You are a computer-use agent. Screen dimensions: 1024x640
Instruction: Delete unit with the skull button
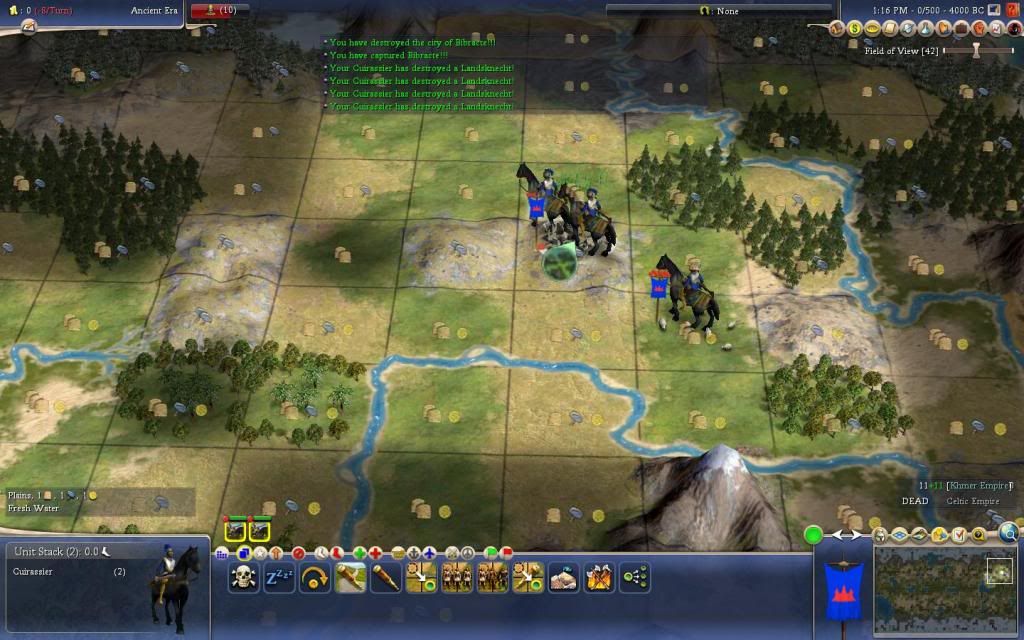coord(243,577)
